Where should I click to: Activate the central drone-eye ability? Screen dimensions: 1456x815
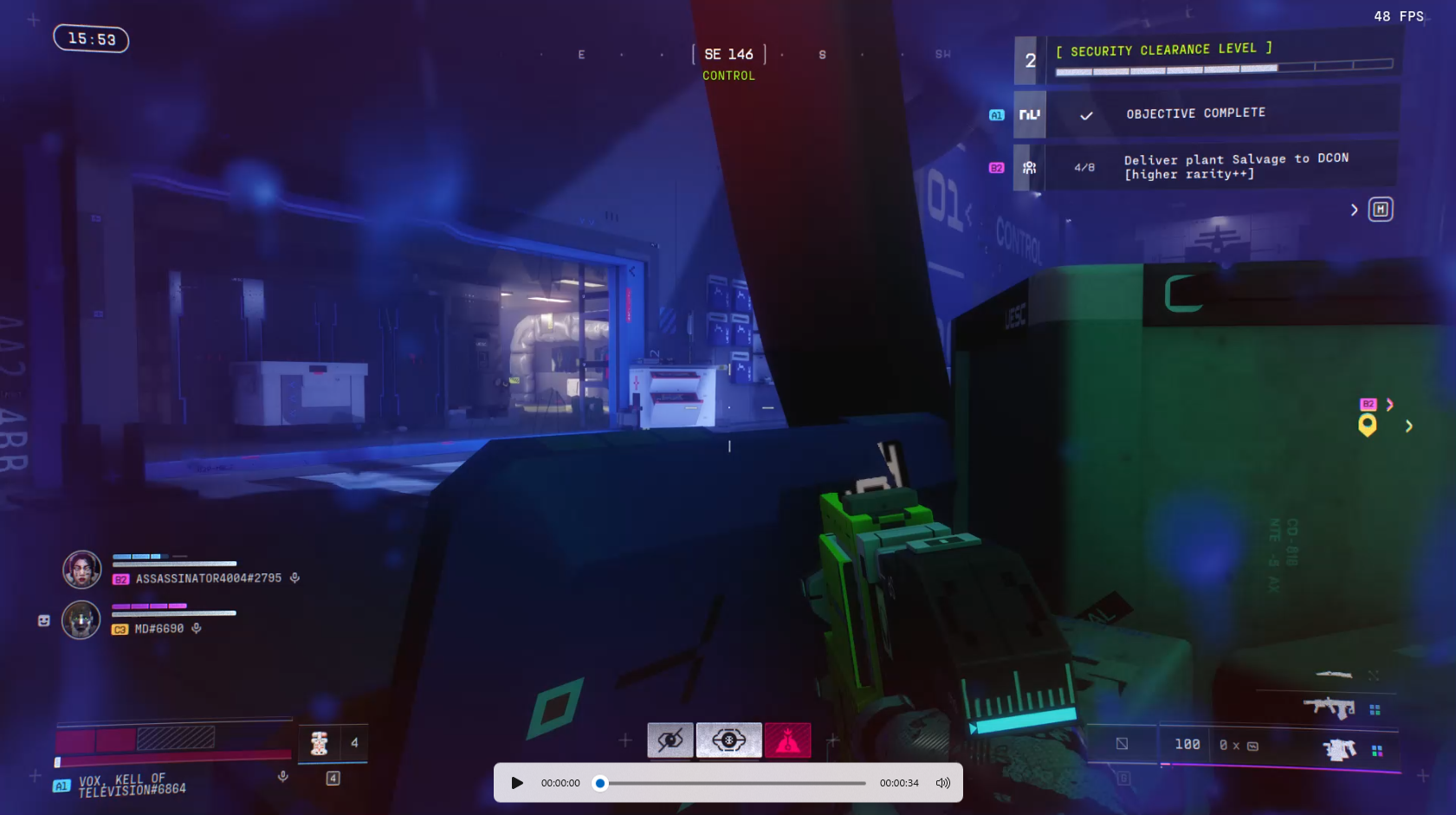tap(728, 741)
